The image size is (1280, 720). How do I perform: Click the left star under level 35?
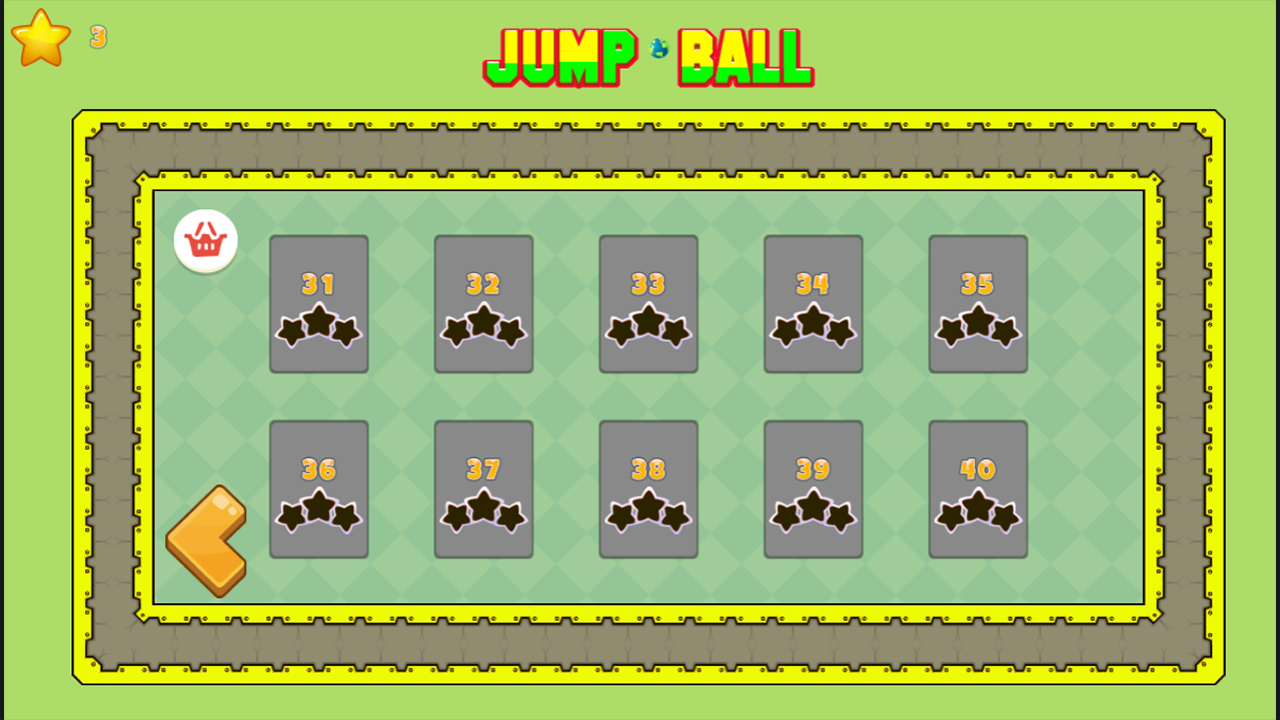point(948,330)
